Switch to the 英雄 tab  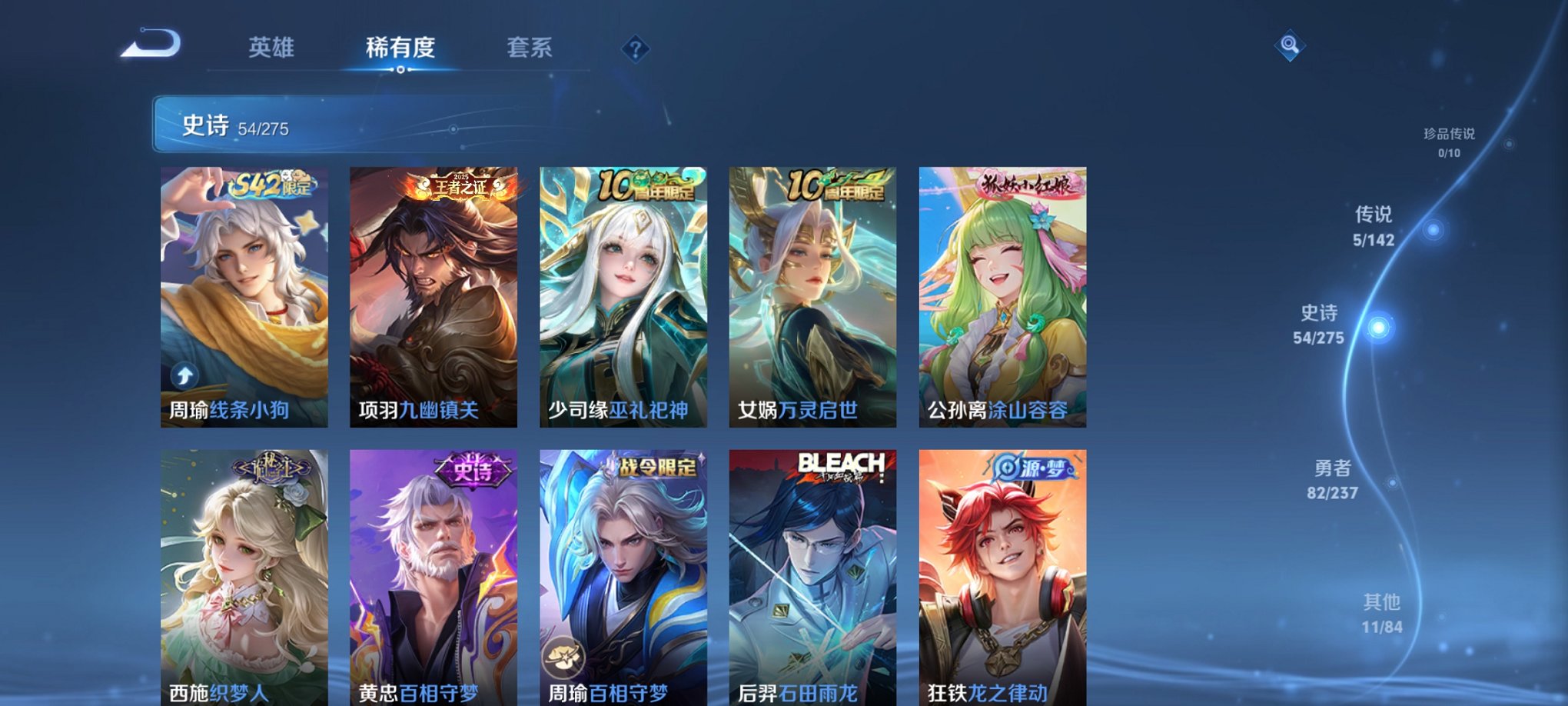271,48
